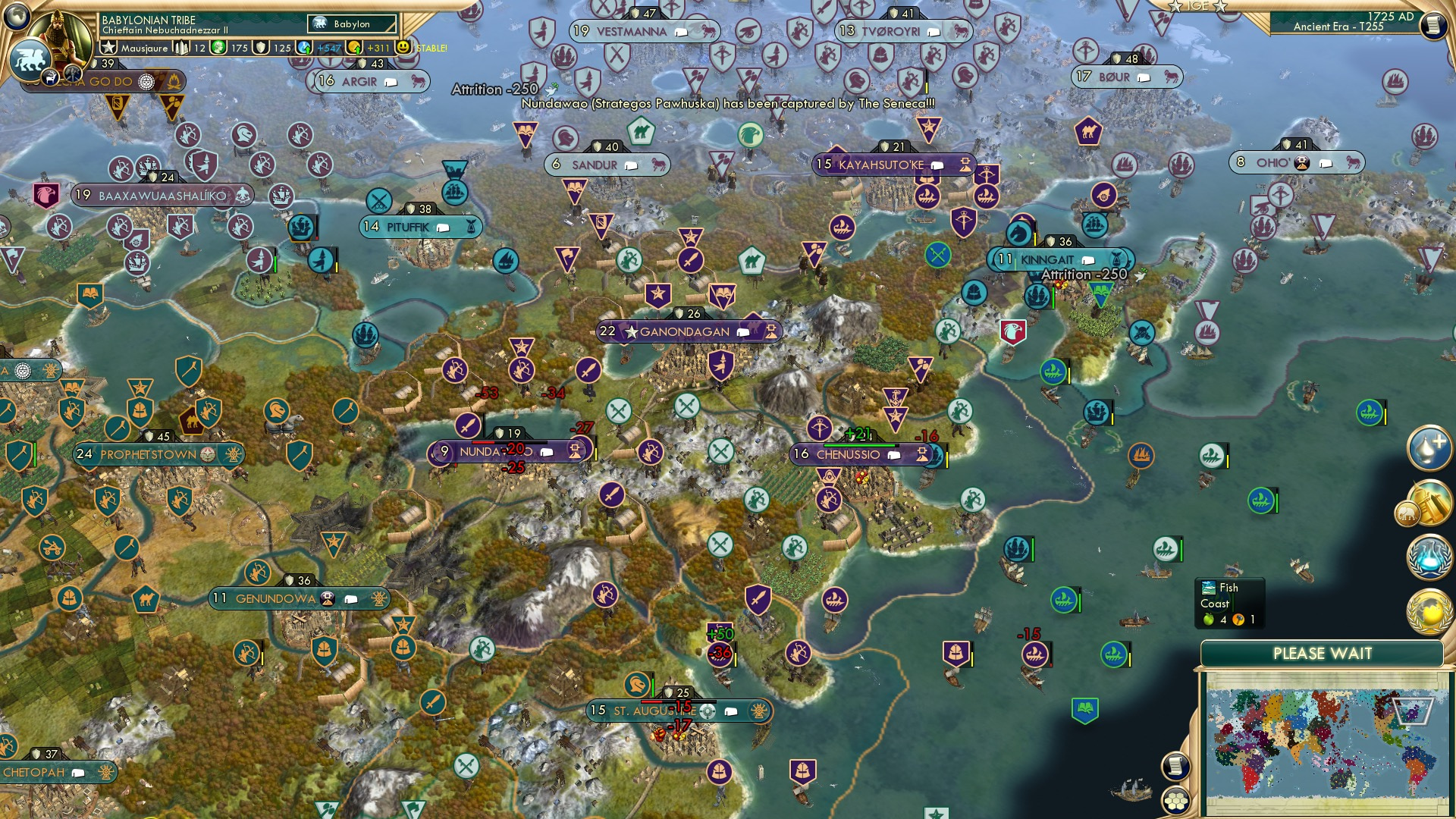1456x819 pixels.
Task: Open social policies via the lamp icon
Action: tap(1429, 449)
